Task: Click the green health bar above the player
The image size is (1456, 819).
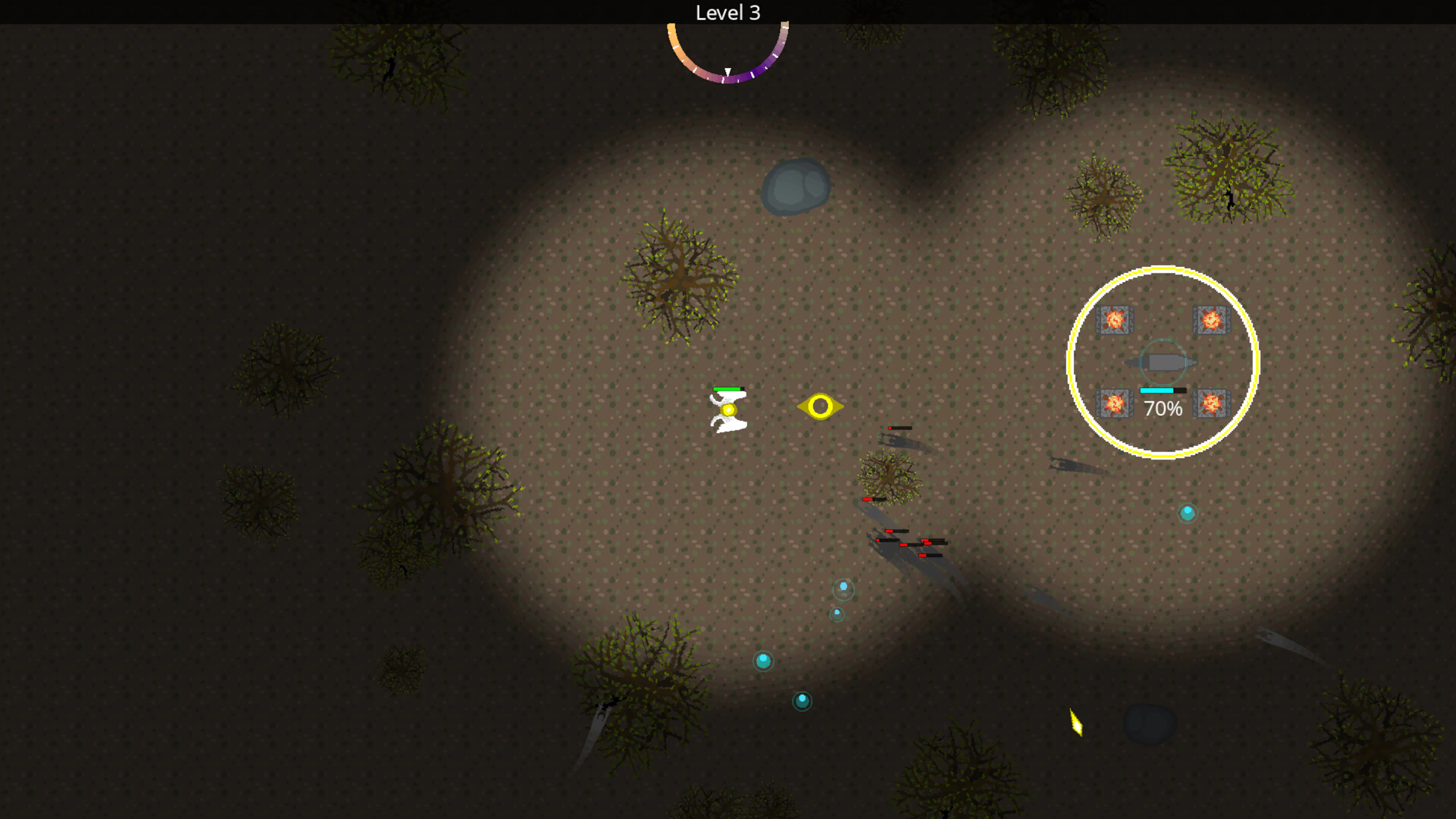Action: click(x=726, y=389)
